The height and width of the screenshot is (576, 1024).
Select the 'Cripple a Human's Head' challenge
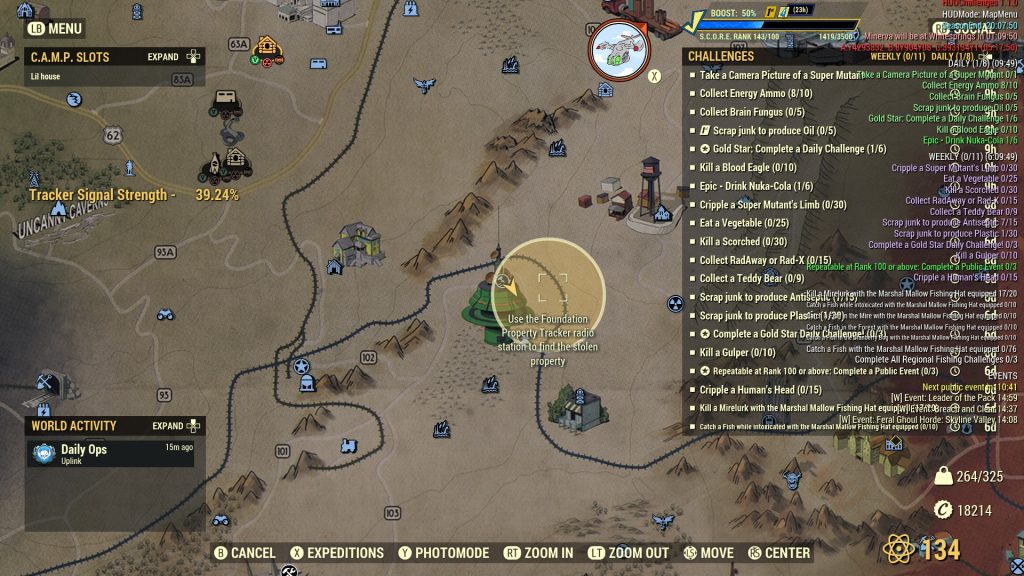pyautogui.click(x=760, y=390)
